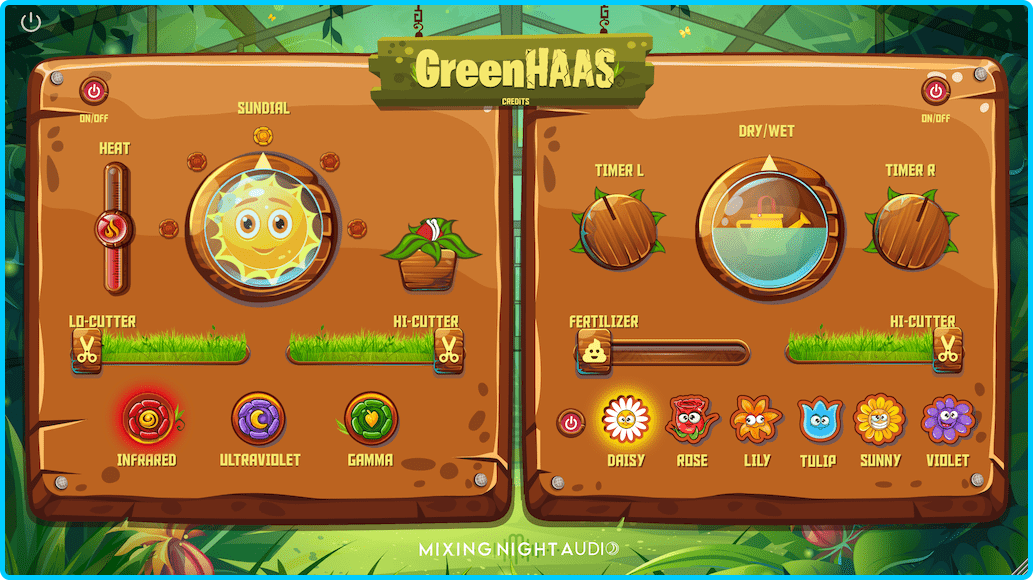Switch to the Tulip flower preset

coord(819,419)
